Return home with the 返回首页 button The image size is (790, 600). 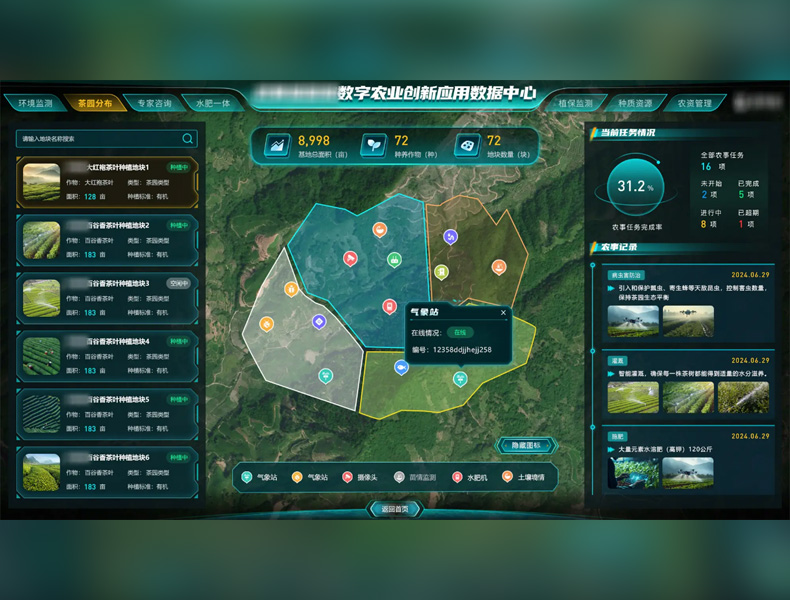pyautogui.click(x=395, y=509)
